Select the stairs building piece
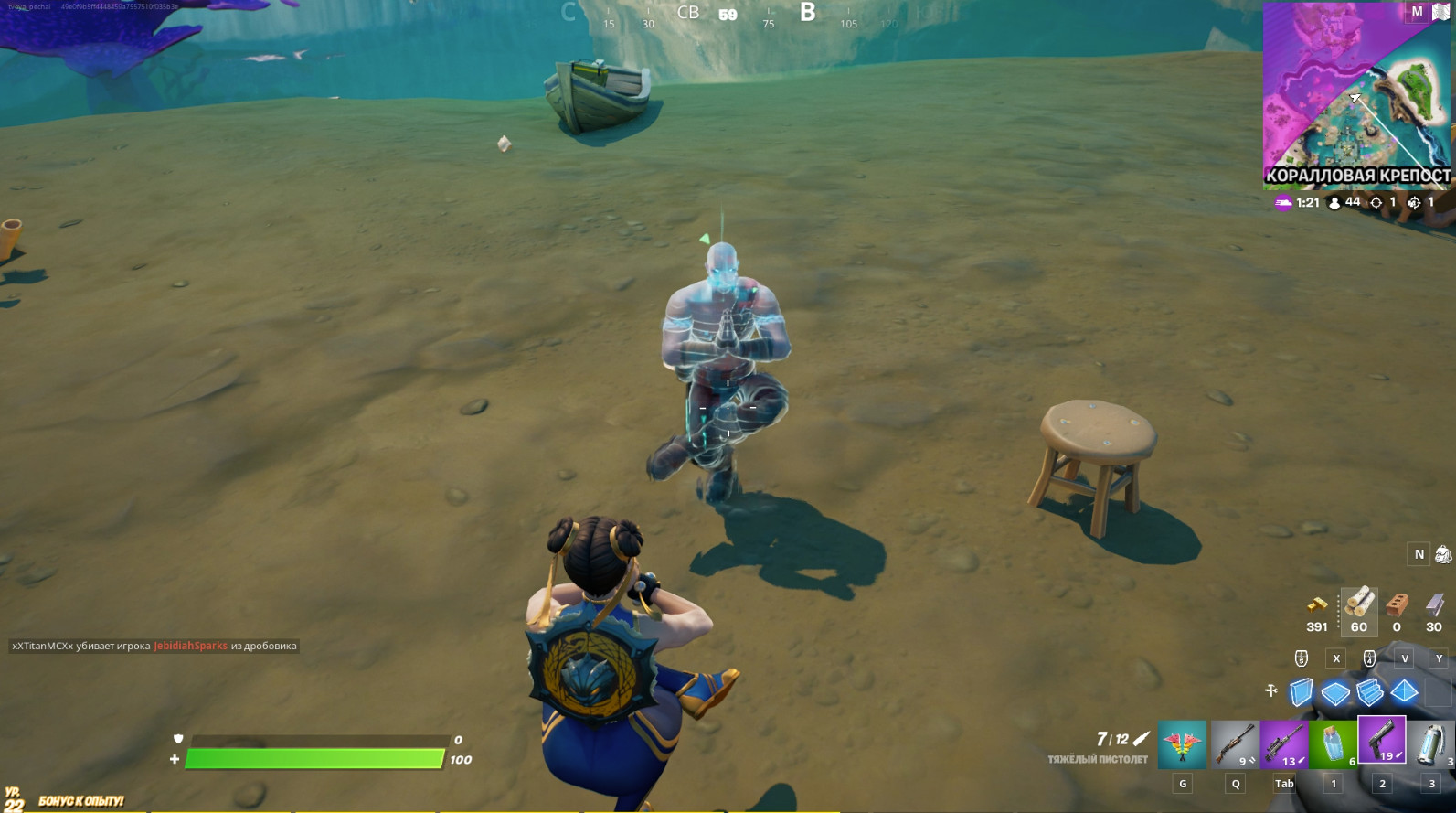 (x=1369, y=692)
